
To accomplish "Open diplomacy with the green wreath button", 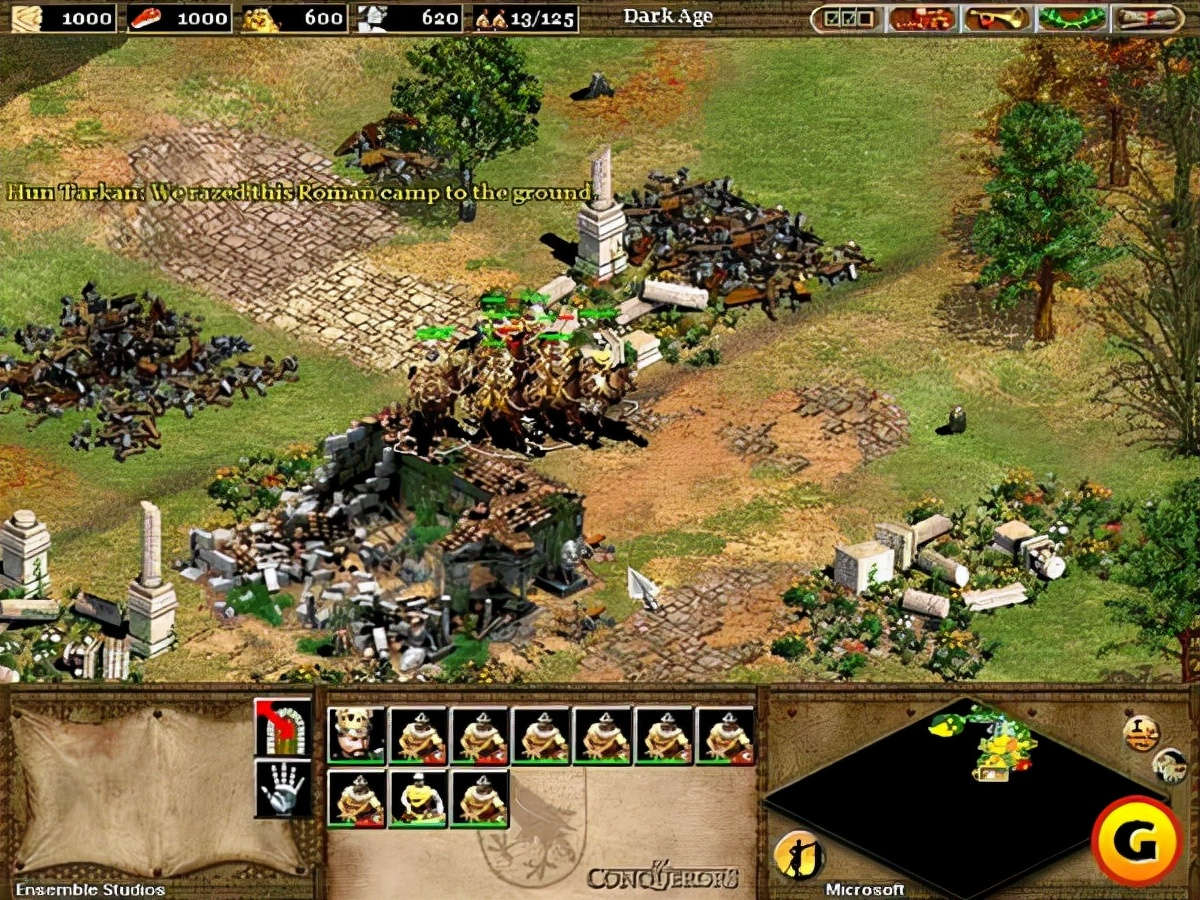I will (x=1072, y=18).
